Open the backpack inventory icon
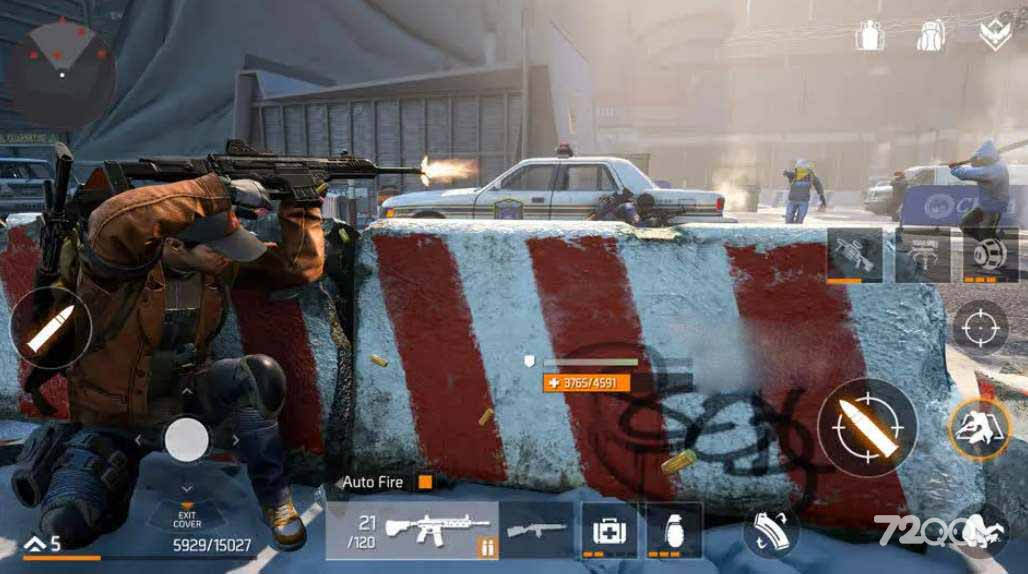This screenshot has height=574, width=1028. click(932, 36)
